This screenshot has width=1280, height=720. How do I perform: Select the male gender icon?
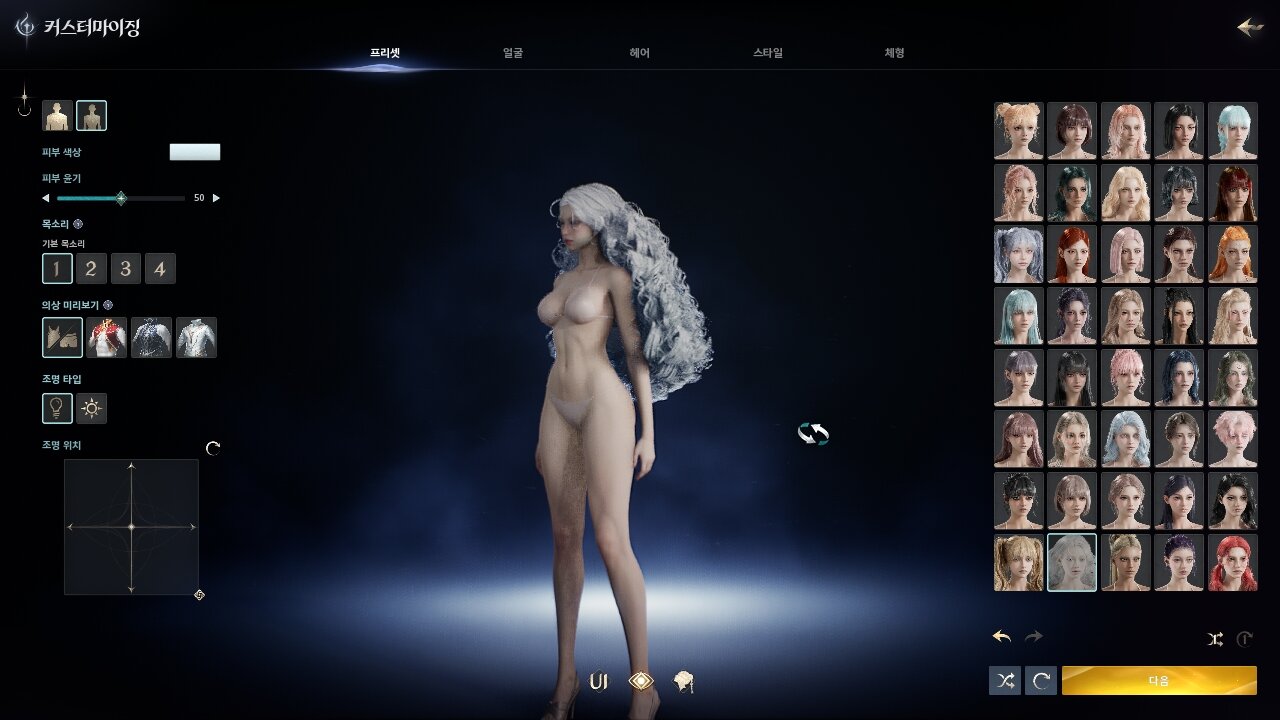coord(57,116)
